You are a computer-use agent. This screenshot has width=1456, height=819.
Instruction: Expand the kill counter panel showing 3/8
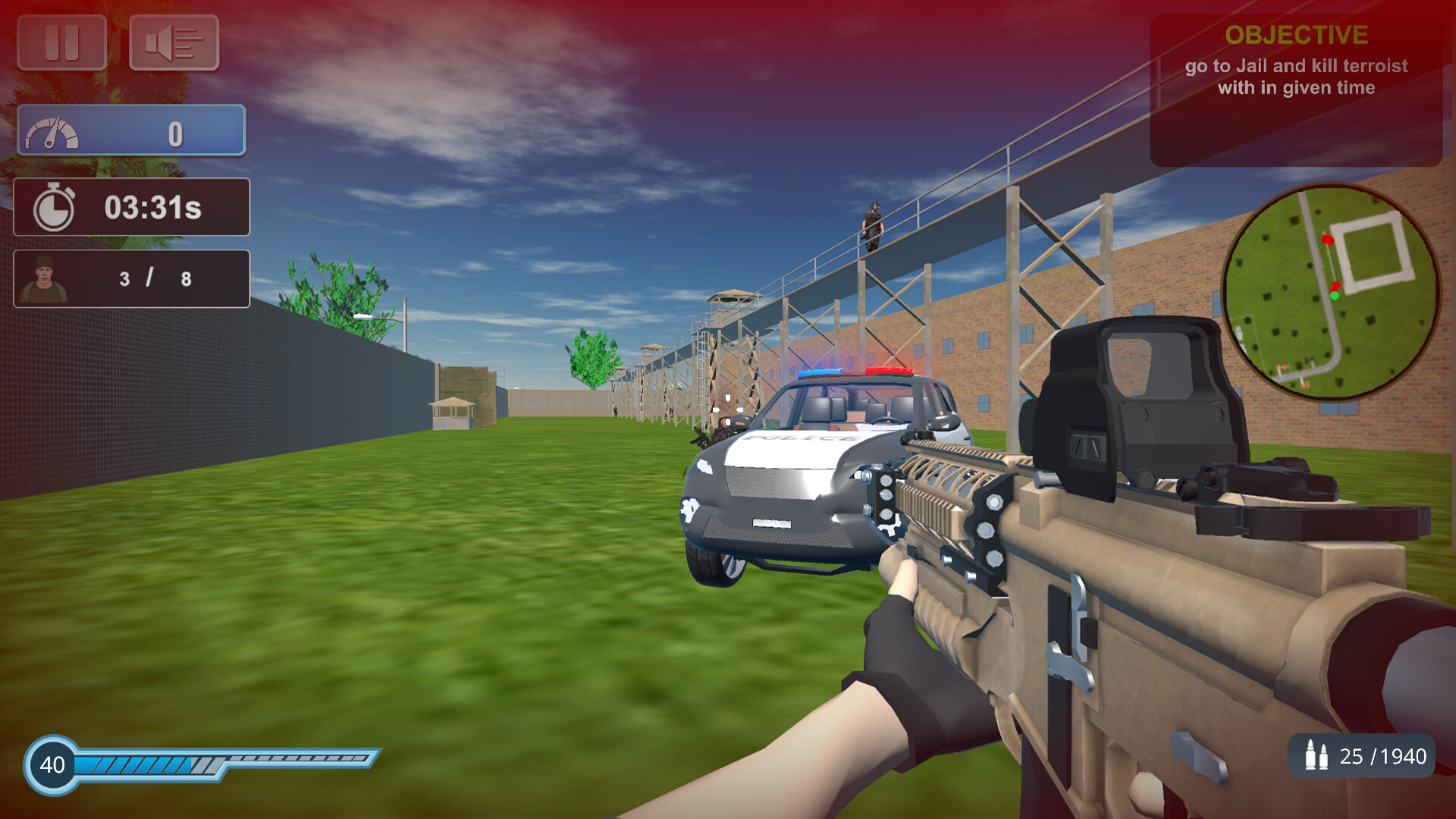[x=130, y=278]
